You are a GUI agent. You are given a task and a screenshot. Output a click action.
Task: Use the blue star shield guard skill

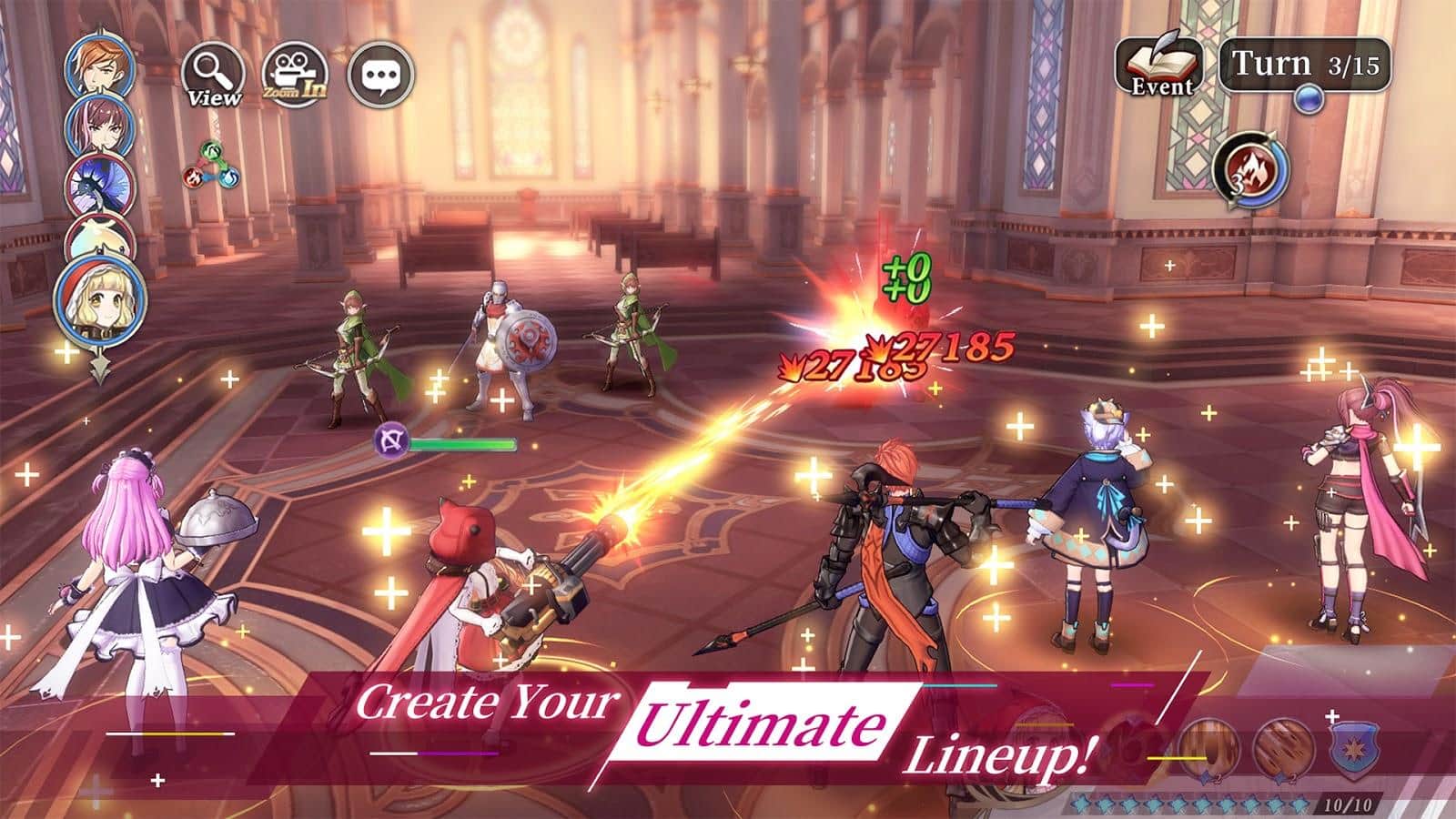(x=1355, y=750)
